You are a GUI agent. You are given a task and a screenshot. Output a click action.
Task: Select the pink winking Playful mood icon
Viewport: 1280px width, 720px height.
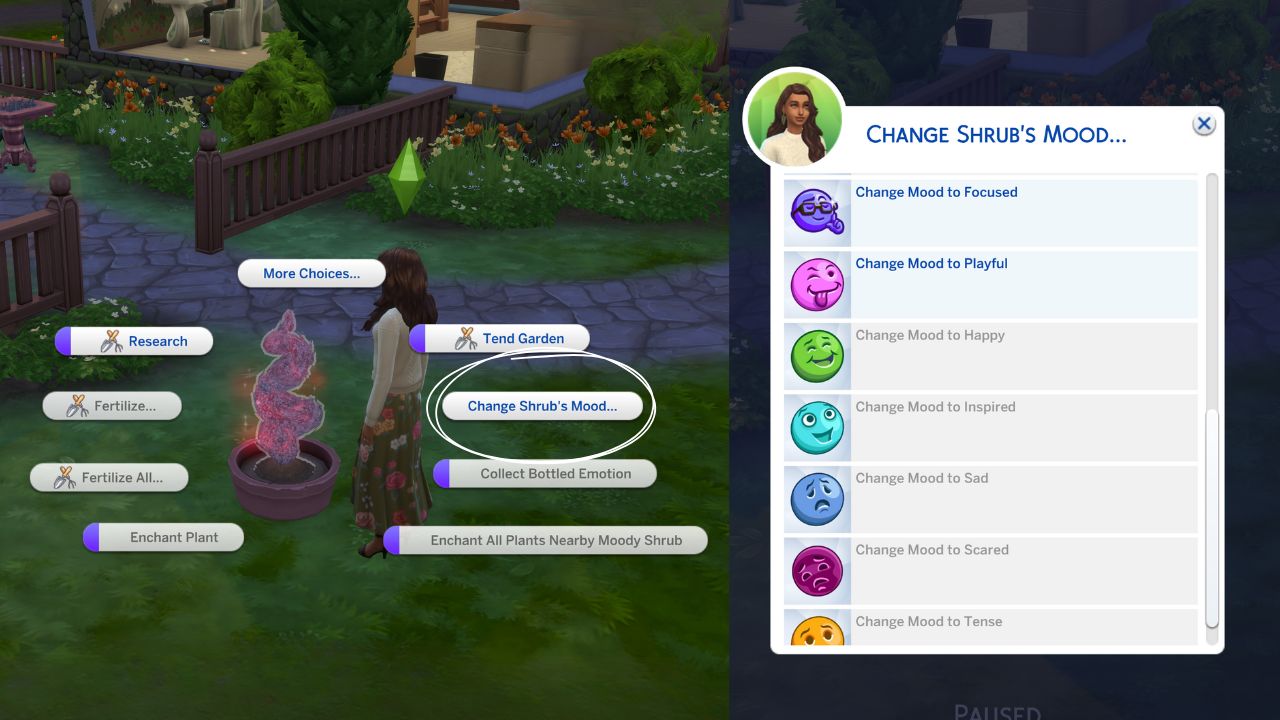[x=817, y=284]
